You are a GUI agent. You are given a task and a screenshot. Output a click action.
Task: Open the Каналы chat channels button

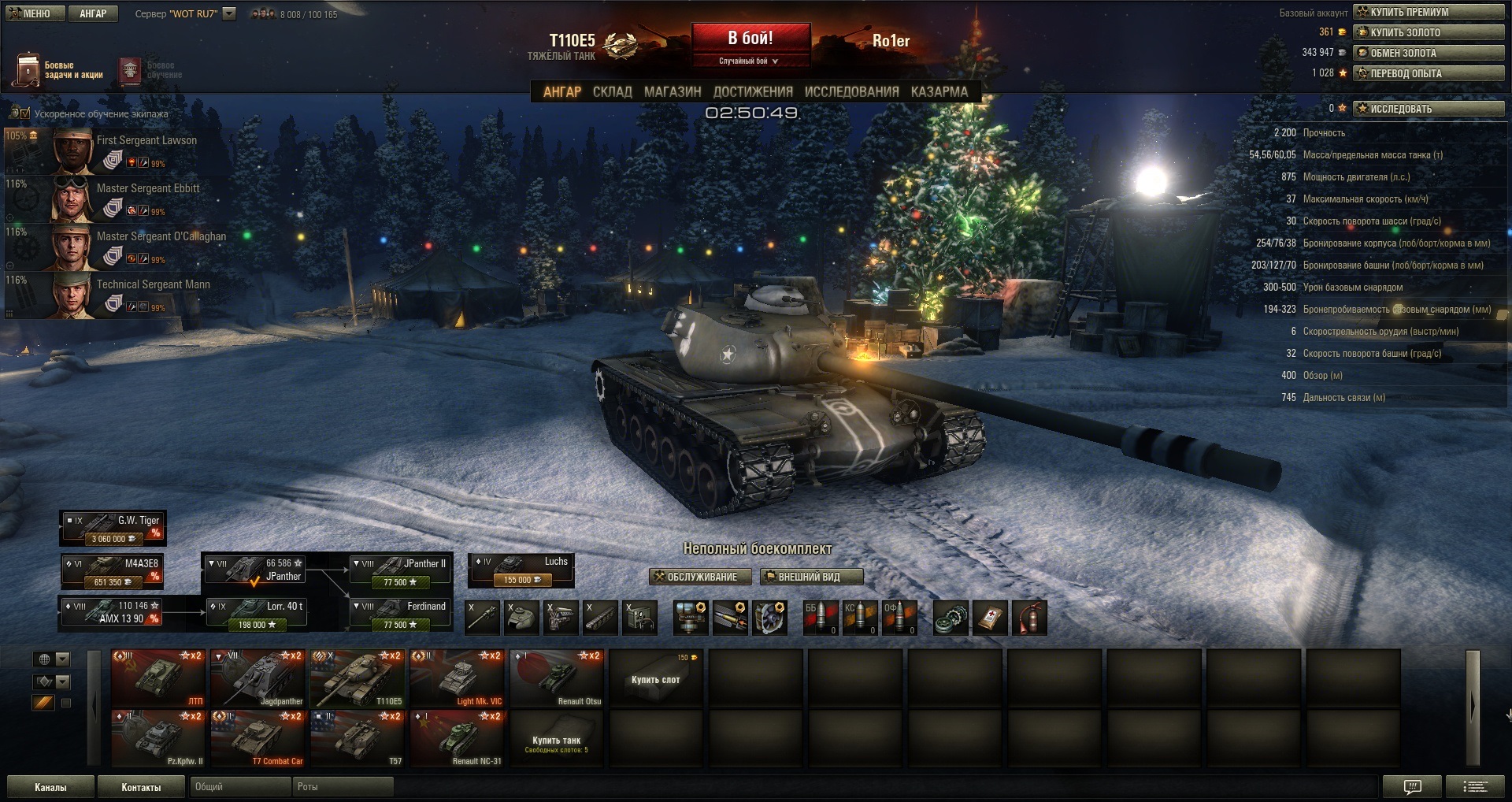coord(50,787)
